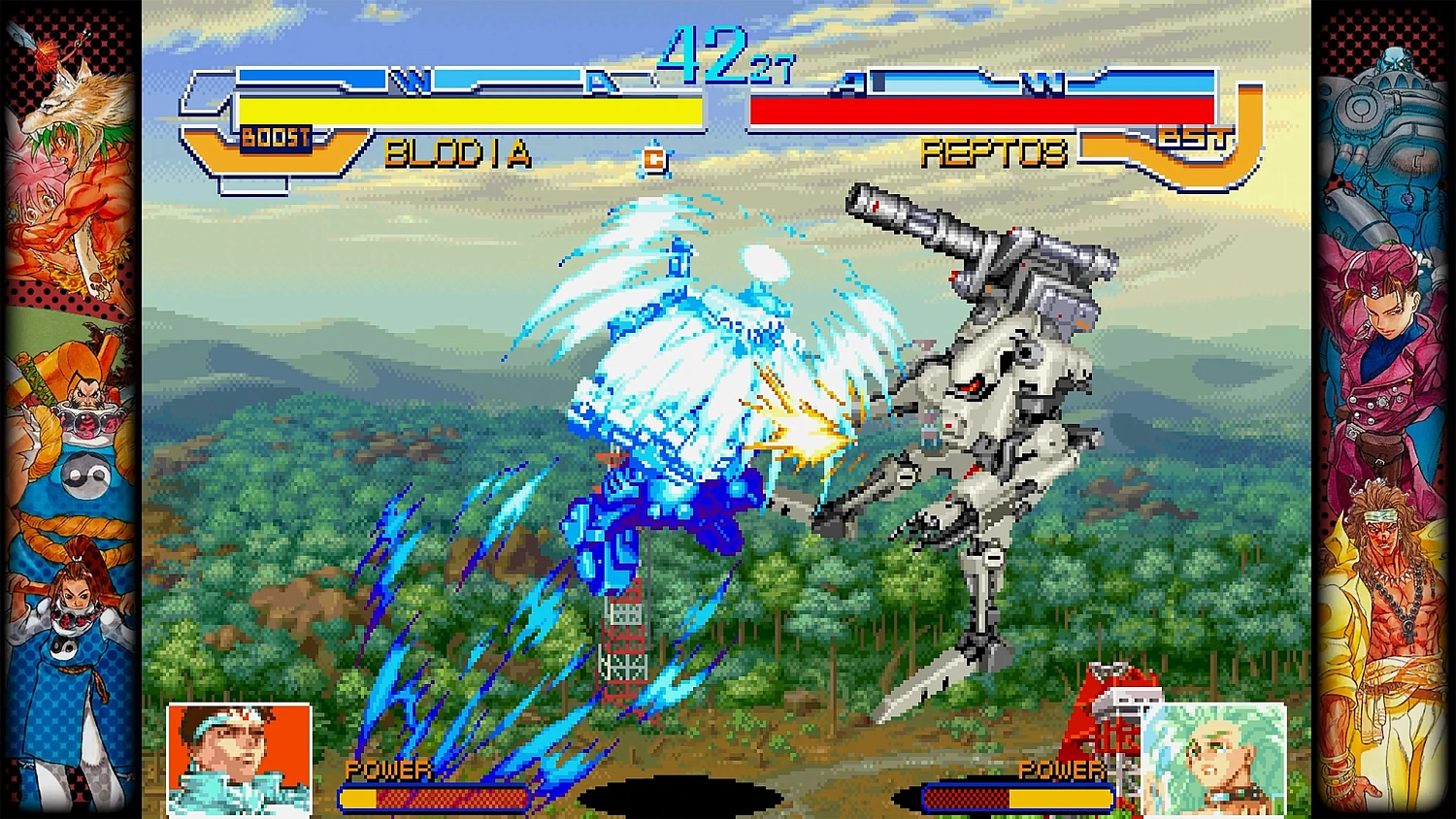1456x819 pixels.
Task: Select the REPTOS name label
Action: tap(995, 152)
